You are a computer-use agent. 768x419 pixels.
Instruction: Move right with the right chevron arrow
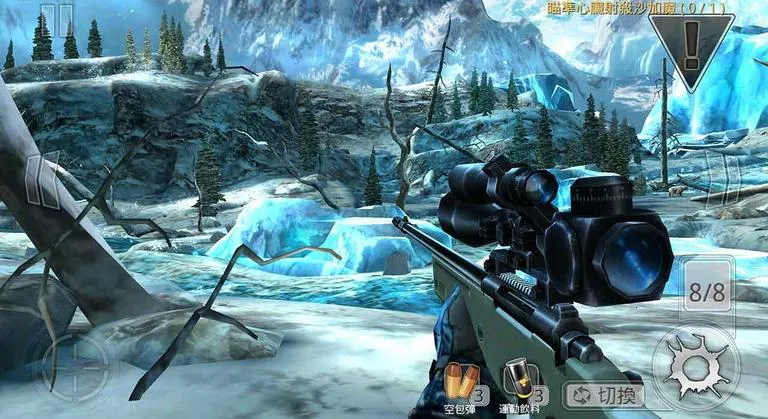[x=728, y=182]
